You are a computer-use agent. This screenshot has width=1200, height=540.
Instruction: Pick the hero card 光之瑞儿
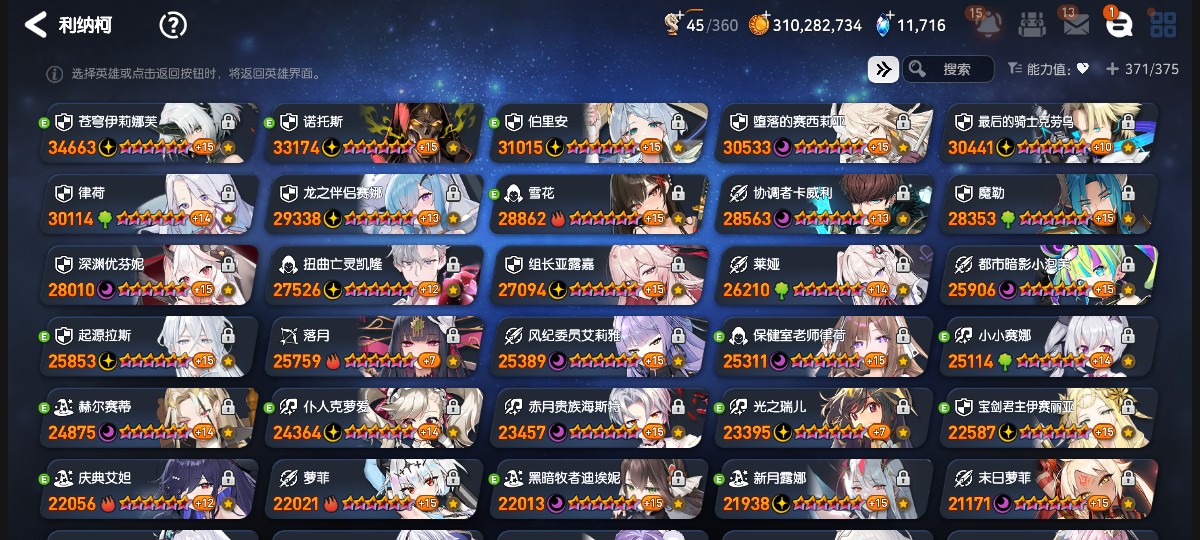824,419
